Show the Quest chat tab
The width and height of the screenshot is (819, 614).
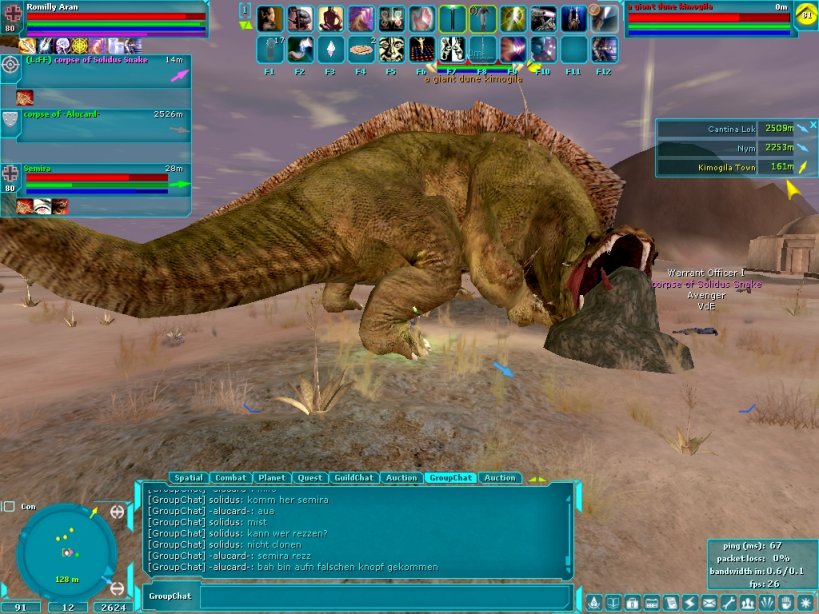[310, 478]
